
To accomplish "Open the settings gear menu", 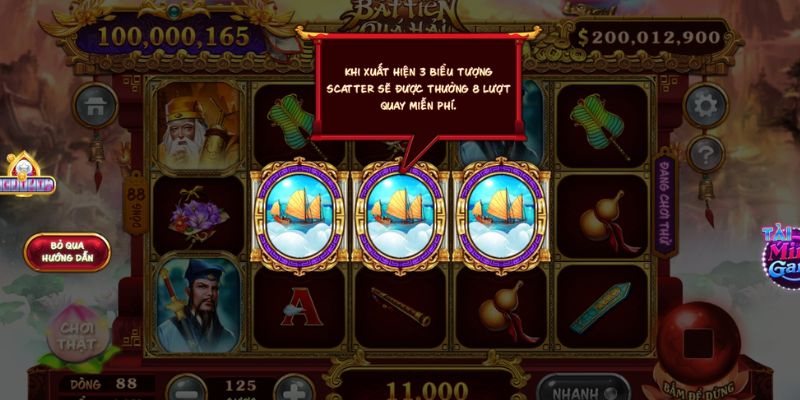I will click(x=705, y=104).
